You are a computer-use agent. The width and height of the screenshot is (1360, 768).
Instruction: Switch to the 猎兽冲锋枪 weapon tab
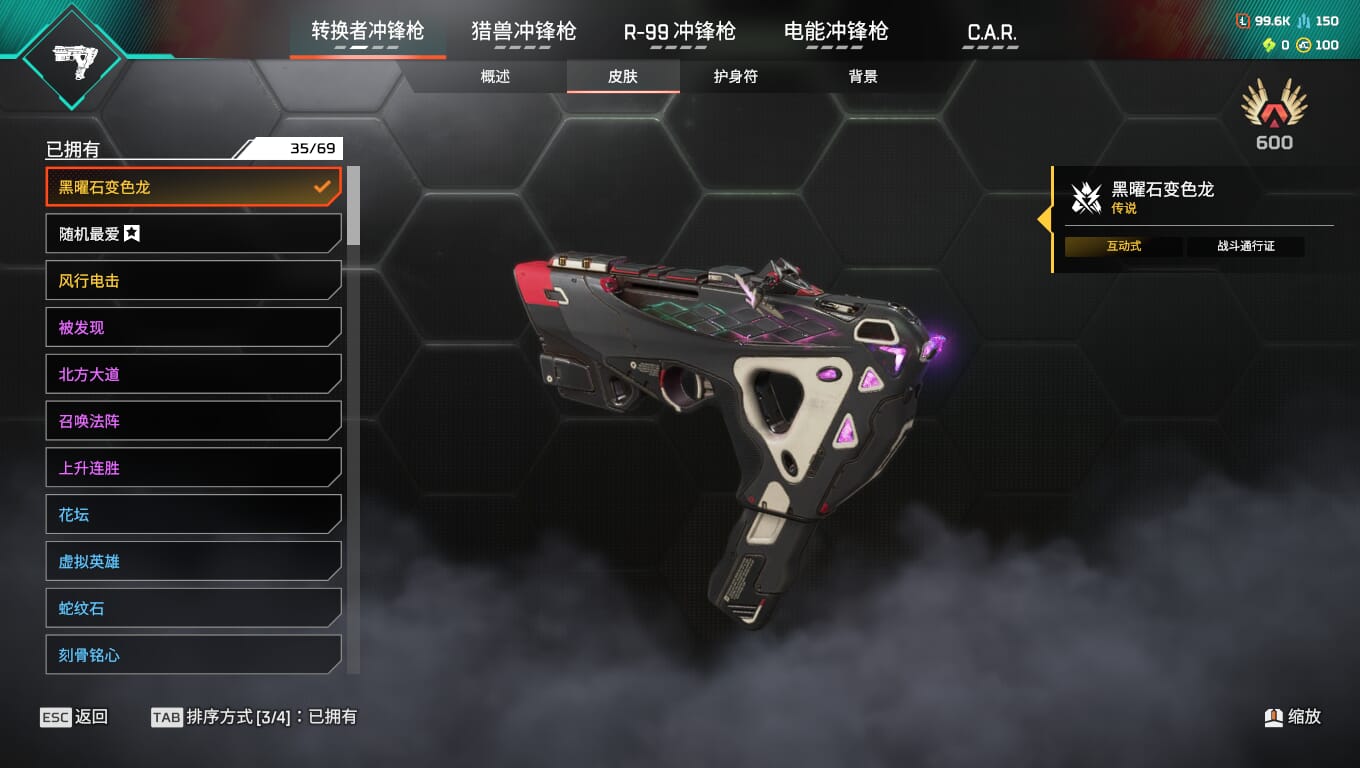(523, 32)
